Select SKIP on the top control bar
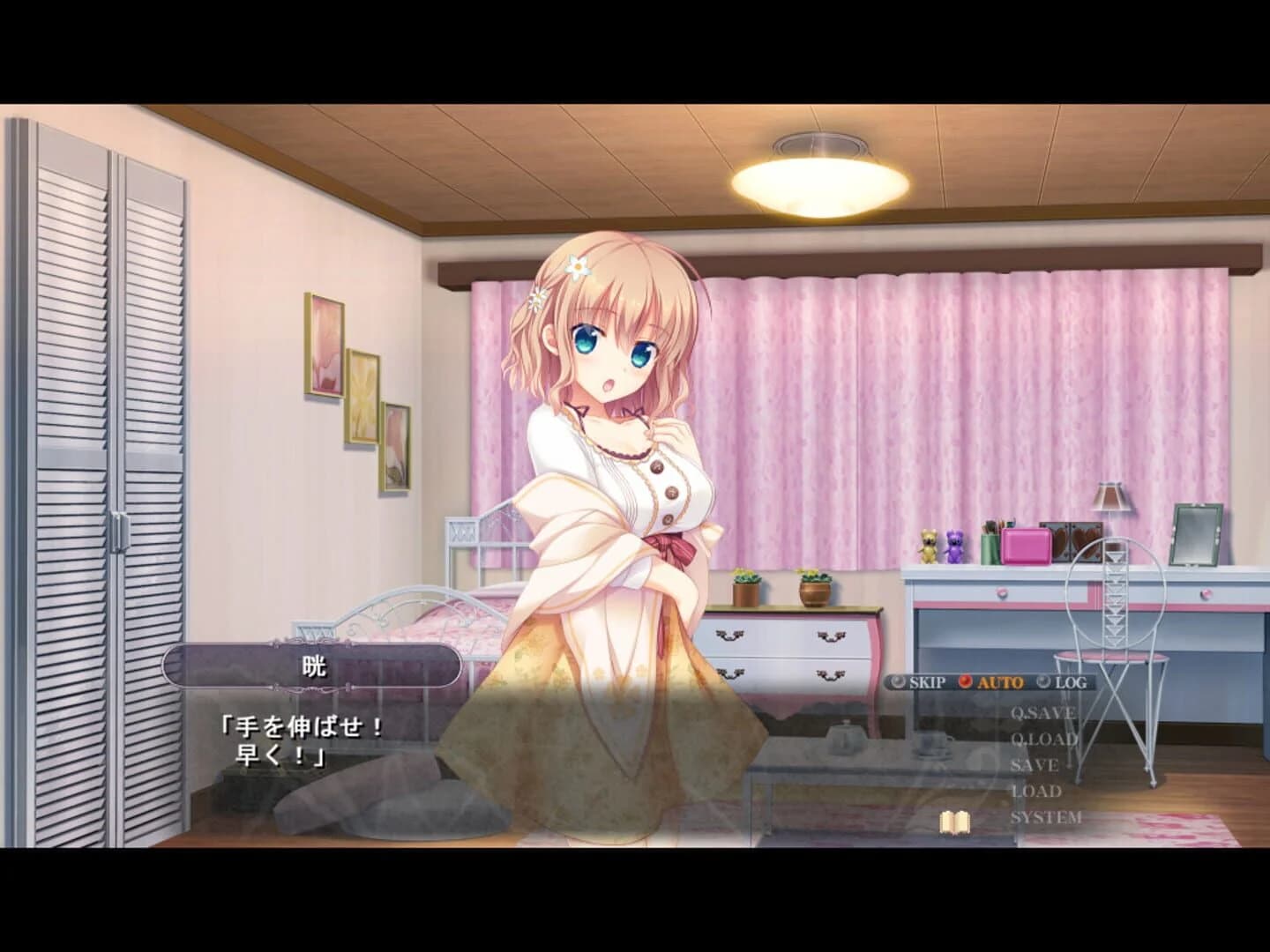This screenshot has height=952, width=1270. point(928,681)
